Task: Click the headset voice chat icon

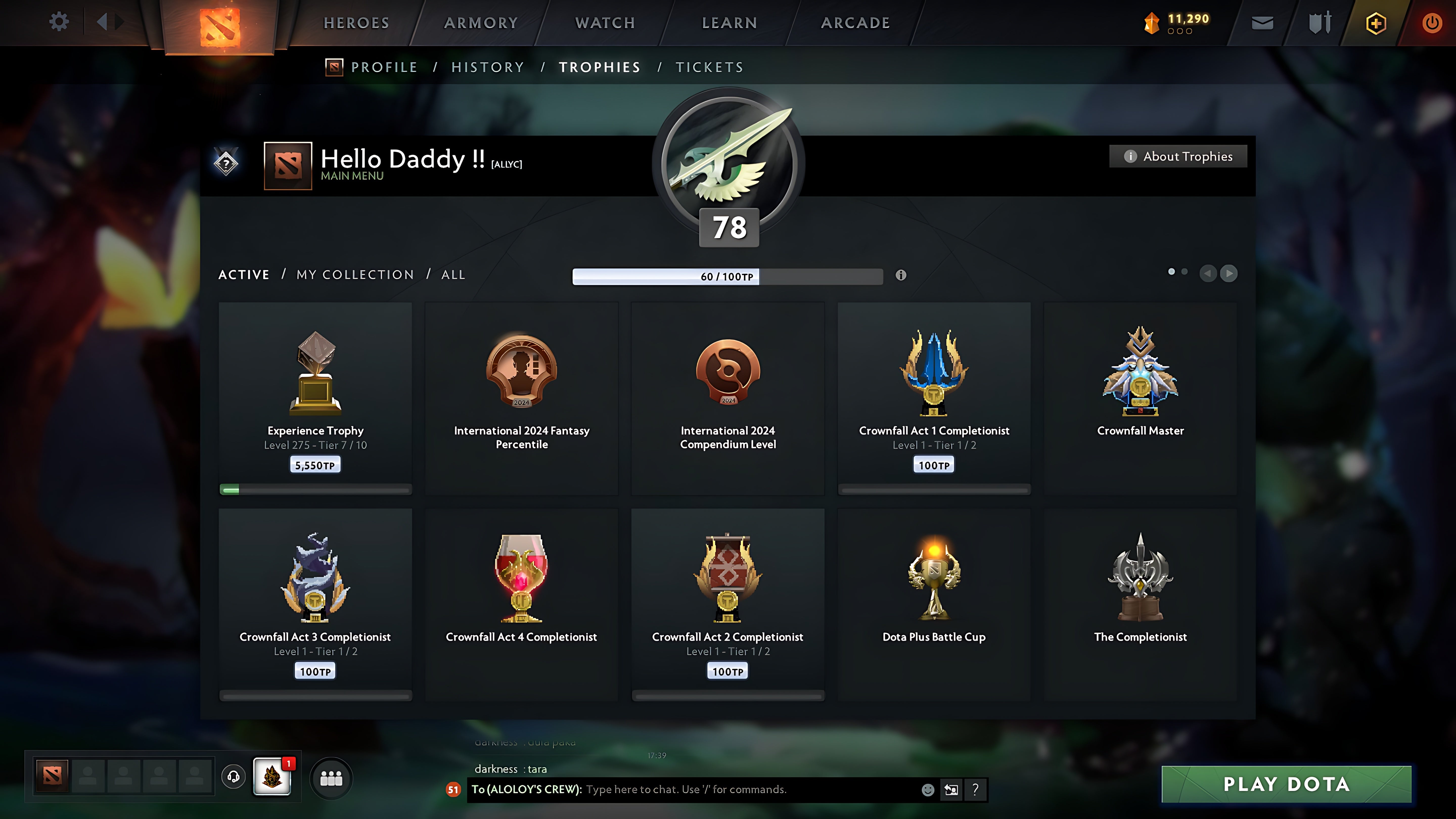Action: (233, 776)
